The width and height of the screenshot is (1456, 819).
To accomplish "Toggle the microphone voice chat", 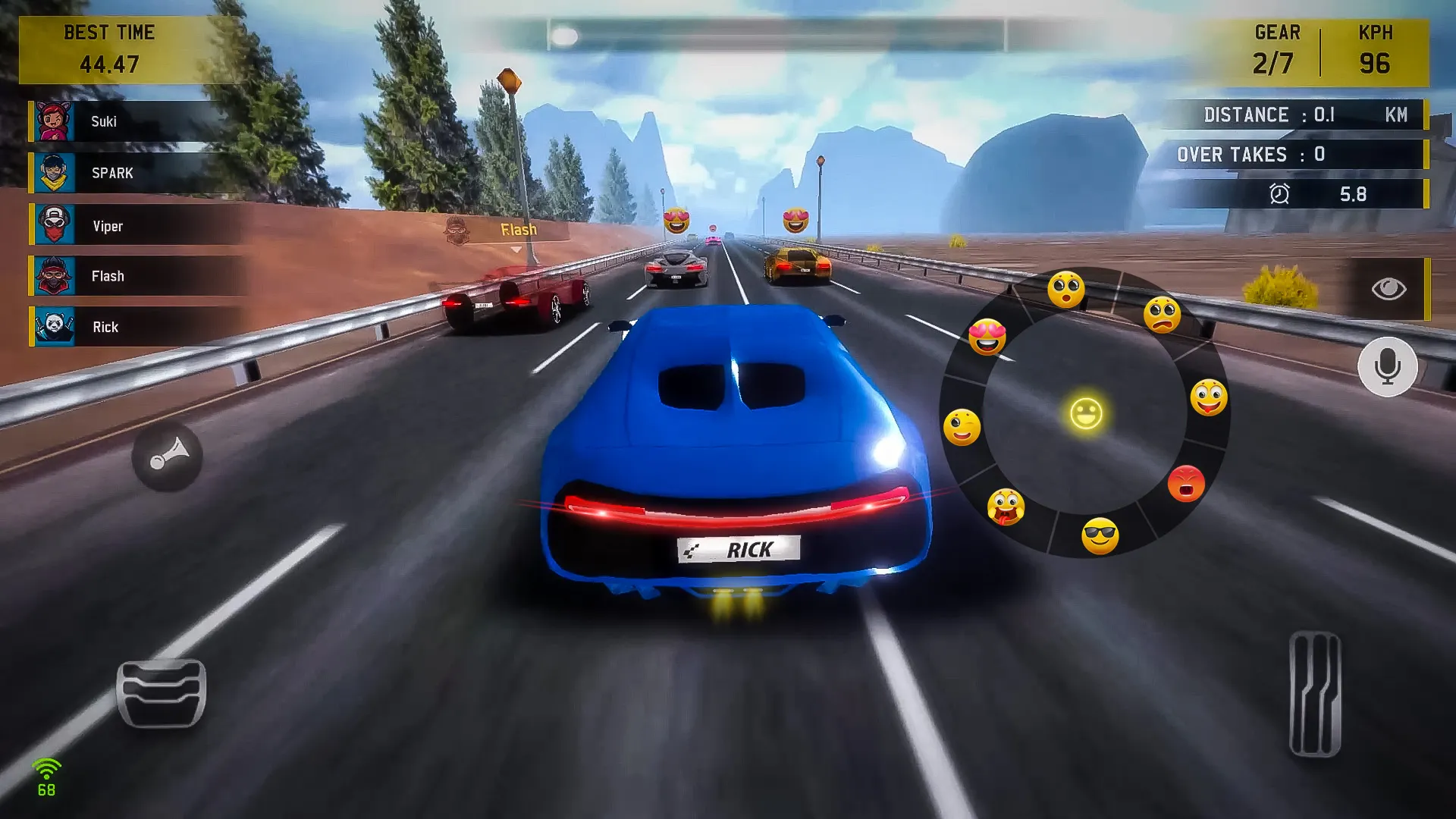I will (x=1387, y=367).
